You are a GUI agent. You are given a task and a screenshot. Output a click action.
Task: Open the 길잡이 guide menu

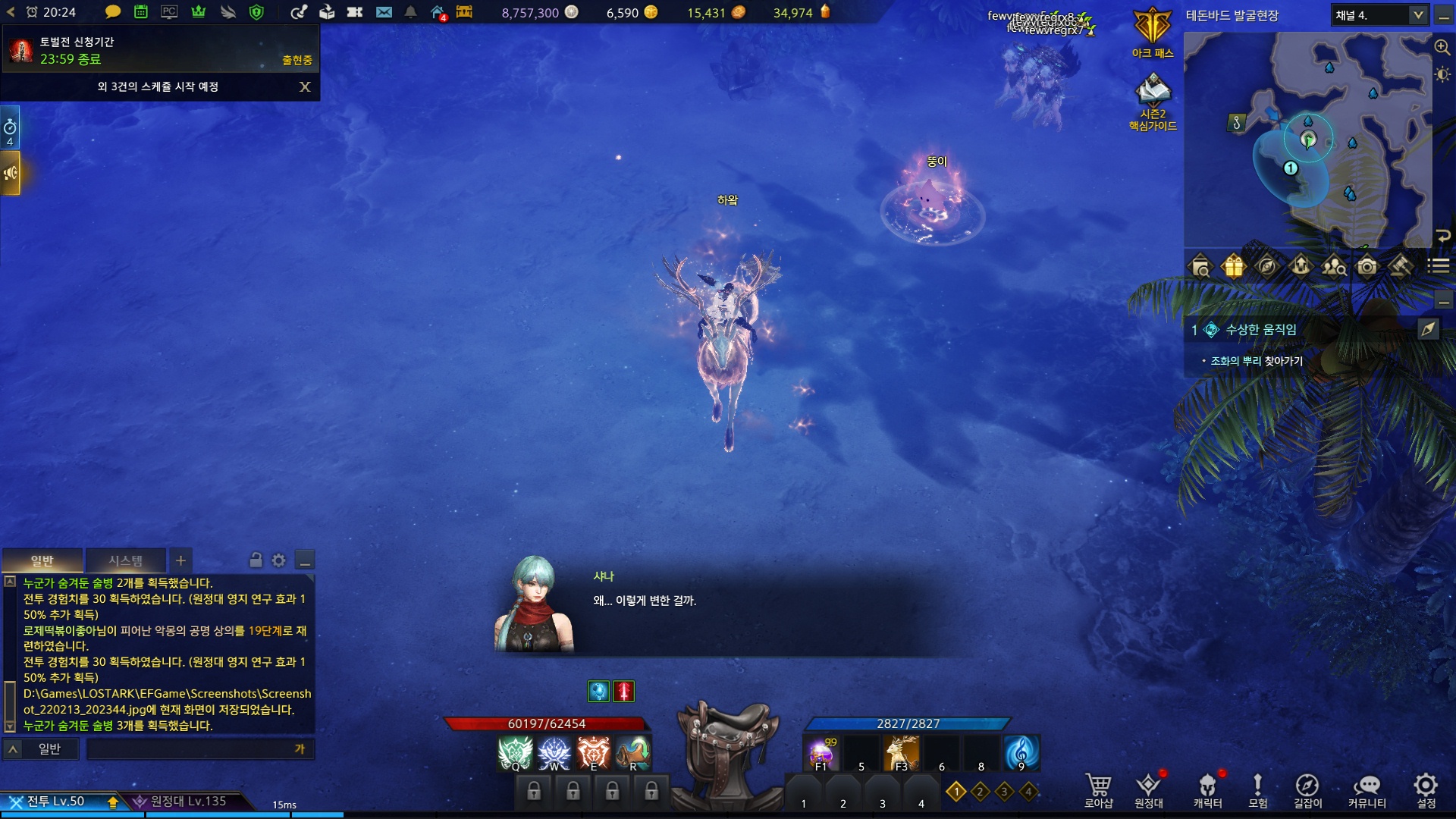click(x=1307, y=789)
